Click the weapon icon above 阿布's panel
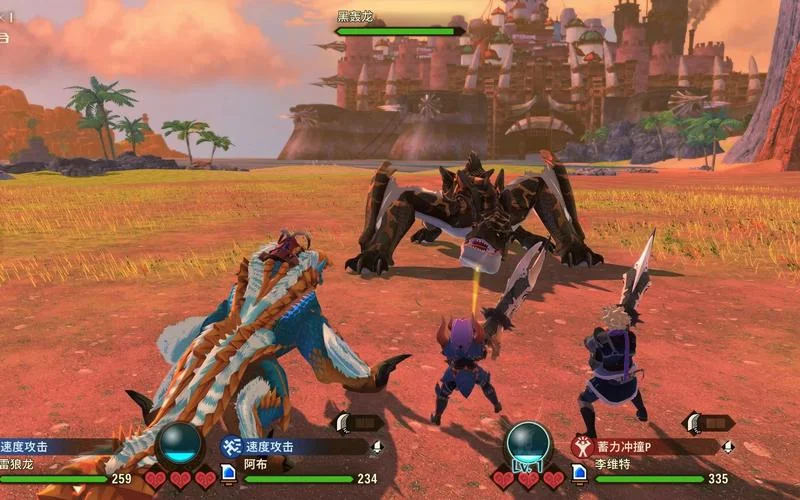The width and height of the screenshot is (800, 500). (358, 423)
